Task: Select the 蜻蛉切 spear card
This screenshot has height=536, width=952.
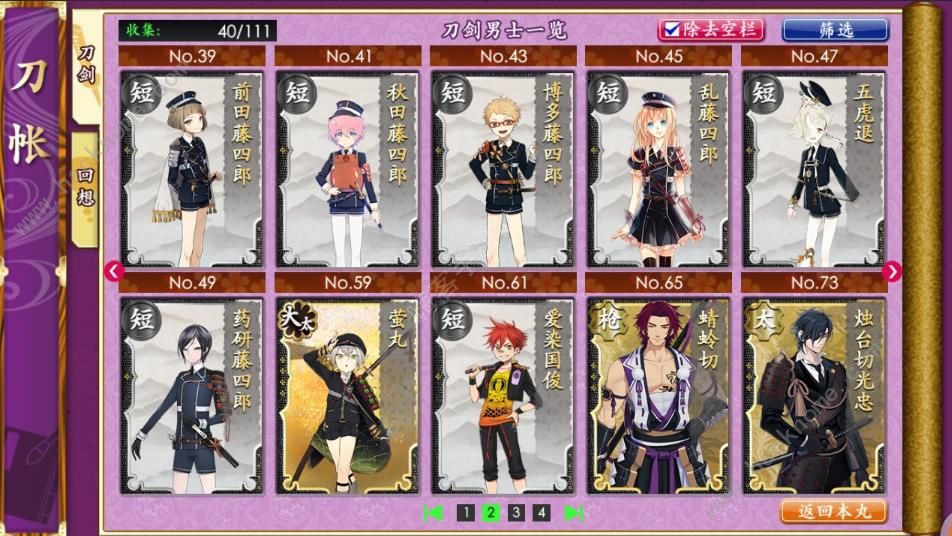Action: [659, 394]
